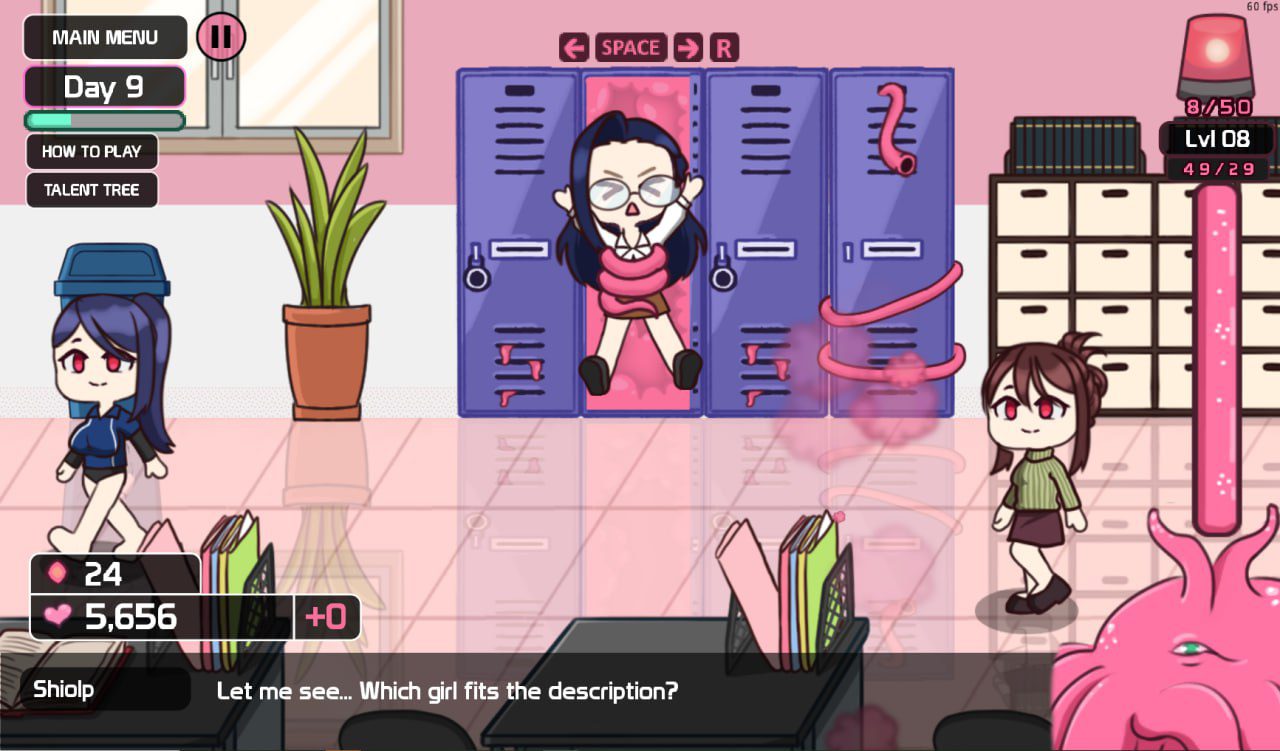Click the Lvl 08 badge
Viewport: 1280px width, 751px height.
(1216, 139)
